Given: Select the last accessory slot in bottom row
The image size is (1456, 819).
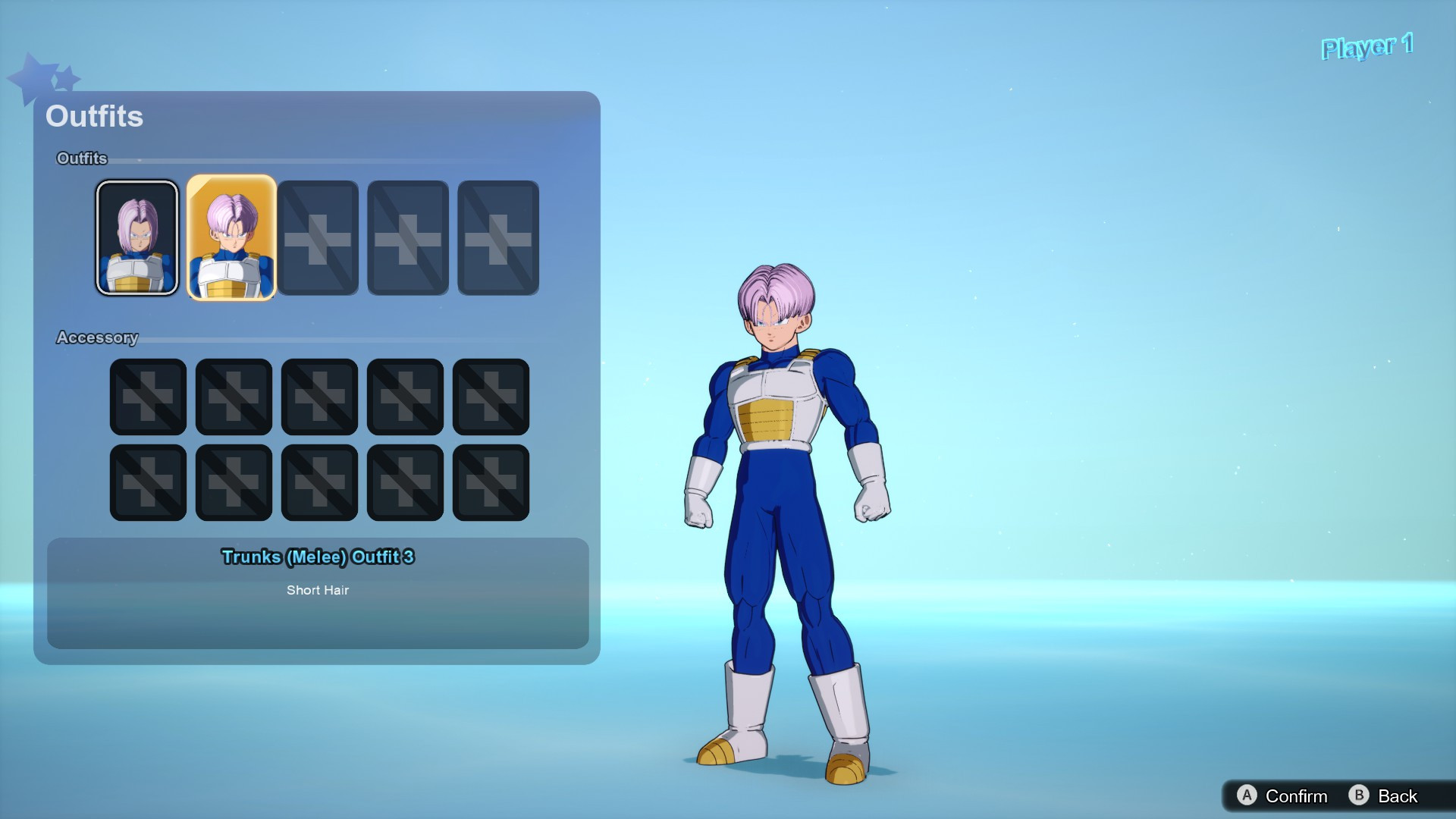Looking at the screenshot, I should 491,483.
